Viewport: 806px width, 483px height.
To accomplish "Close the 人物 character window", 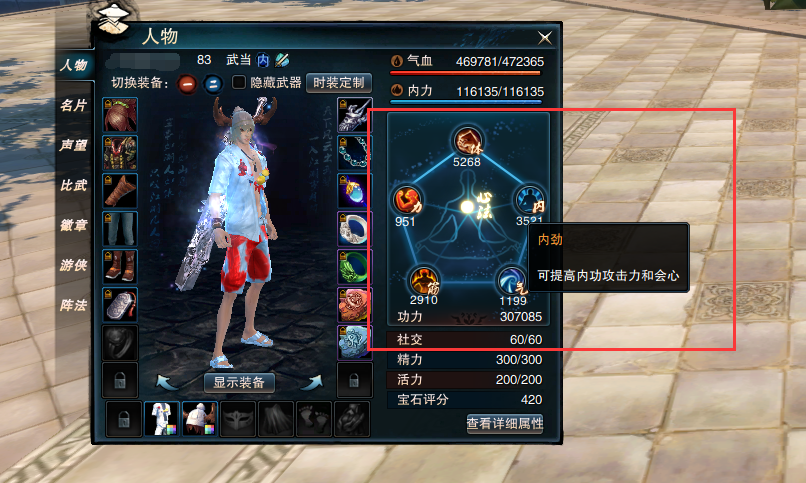I will (545, 38).
